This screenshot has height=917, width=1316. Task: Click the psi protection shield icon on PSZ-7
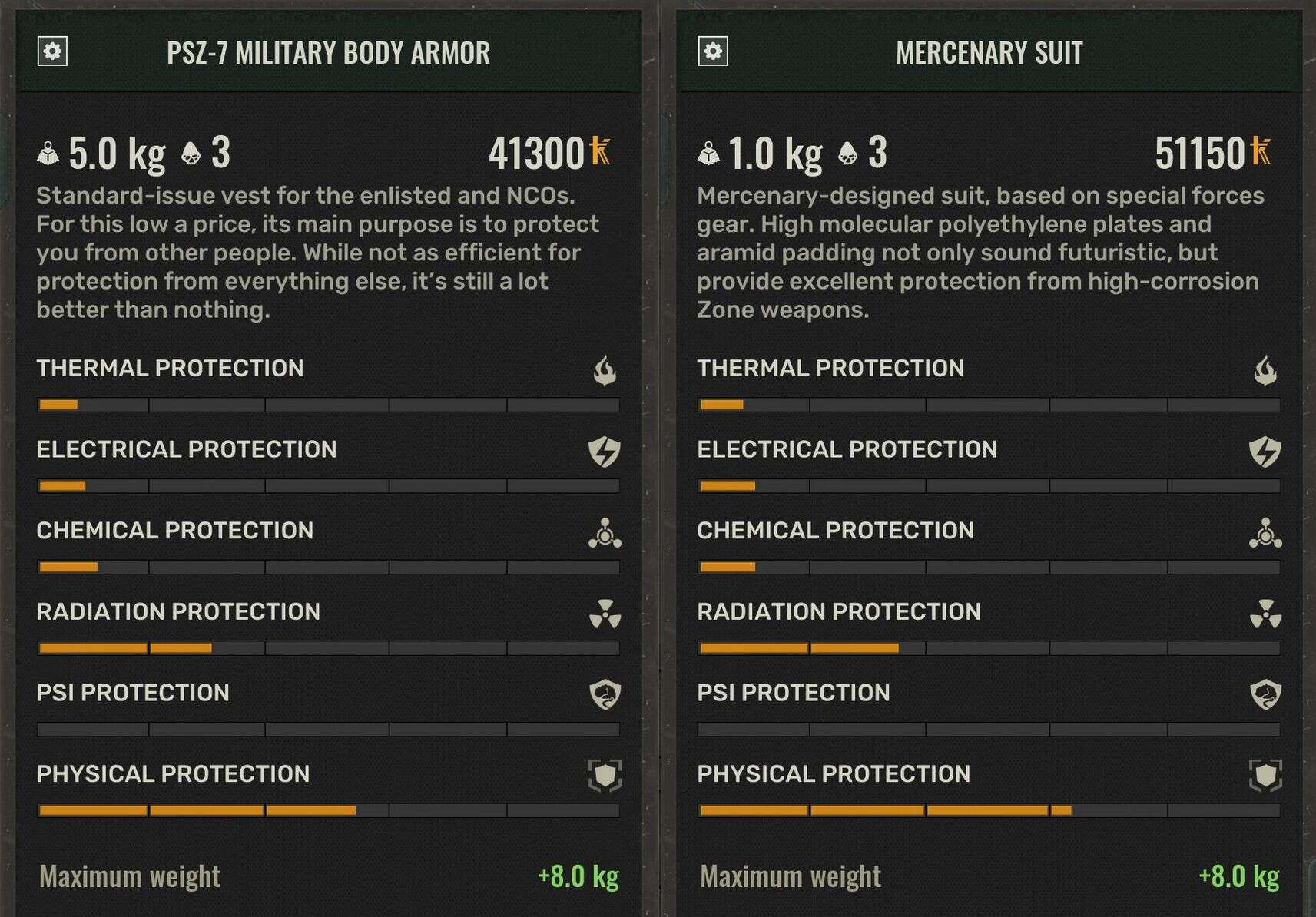coord(604,694)
